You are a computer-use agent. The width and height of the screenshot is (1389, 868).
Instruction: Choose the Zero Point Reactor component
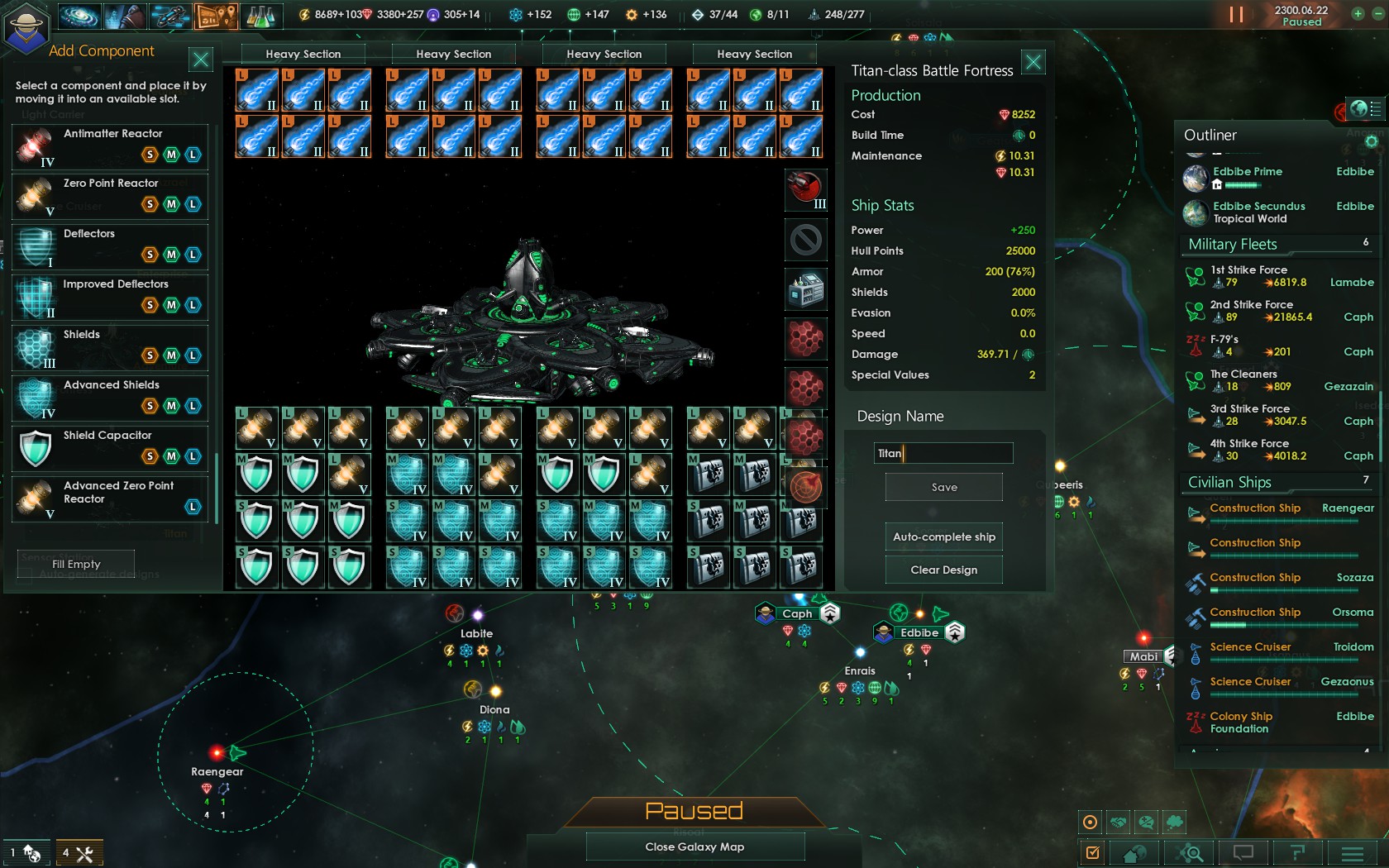pos(110,196)
